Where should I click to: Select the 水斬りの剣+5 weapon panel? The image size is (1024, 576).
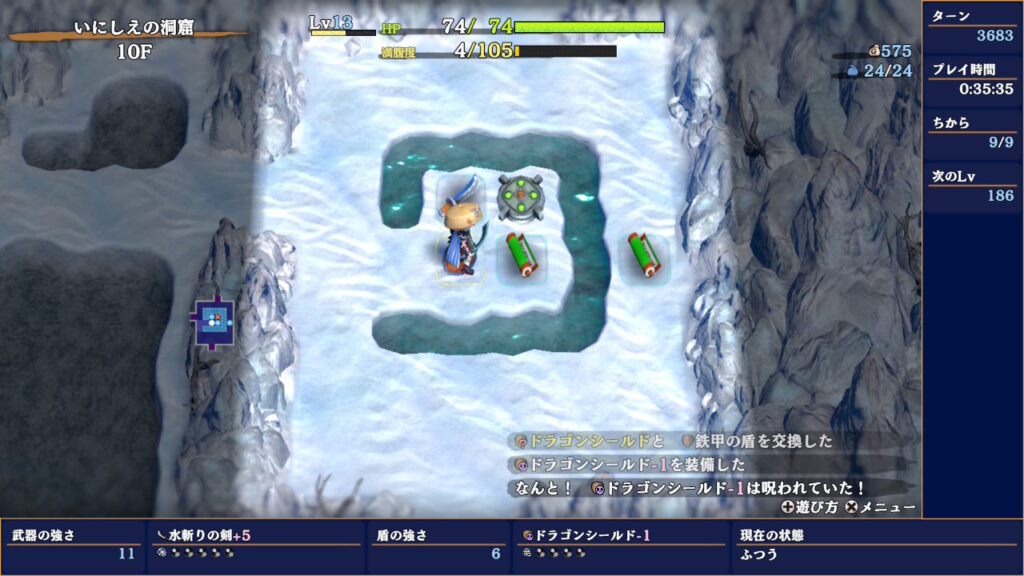255,543
